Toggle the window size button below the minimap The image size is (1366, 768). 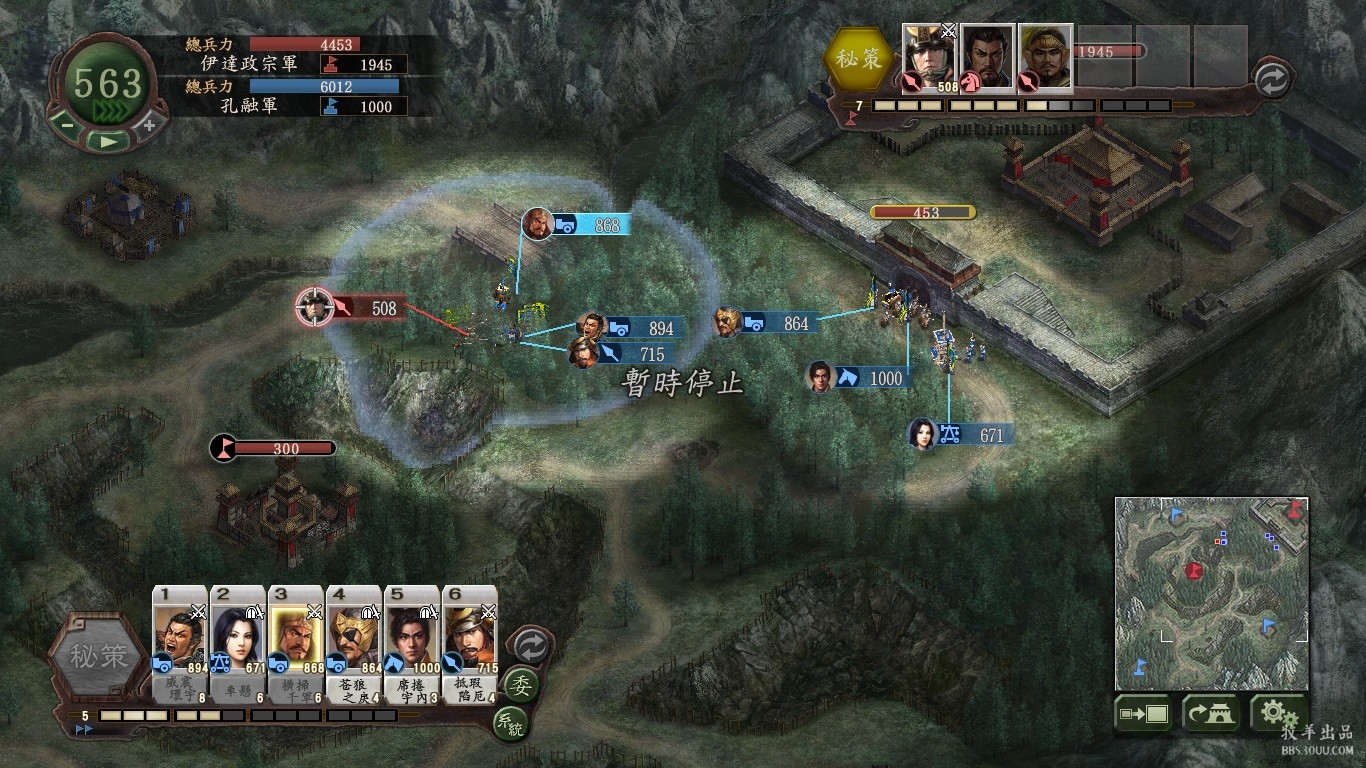pos(1145,714)
